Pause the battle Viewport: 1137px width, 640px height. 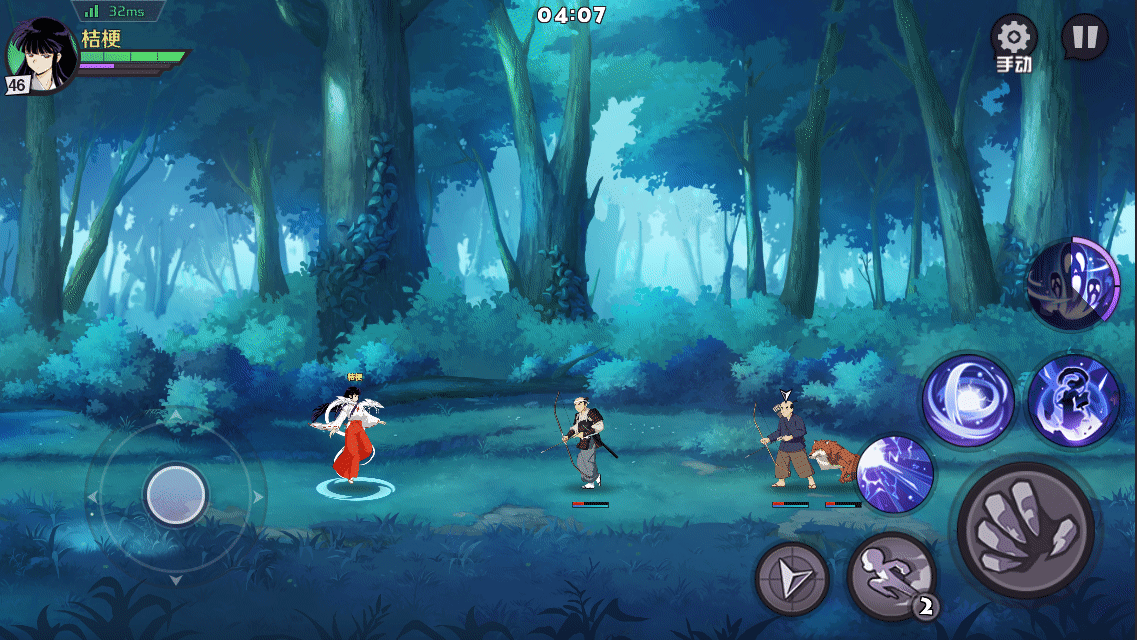point(1084,39)
